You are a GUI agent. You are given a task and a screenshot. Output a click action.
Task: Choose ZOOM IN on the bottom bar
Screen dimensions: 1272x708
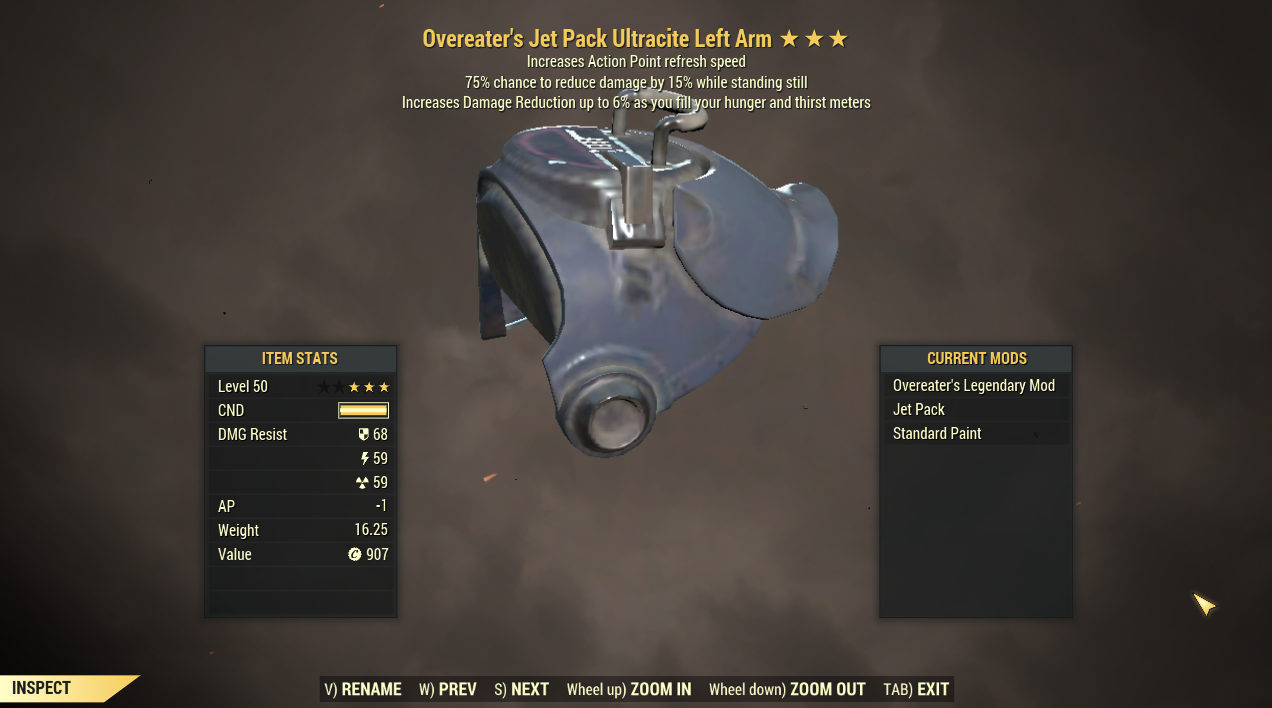pyautogui.click(x=628, y=689)
